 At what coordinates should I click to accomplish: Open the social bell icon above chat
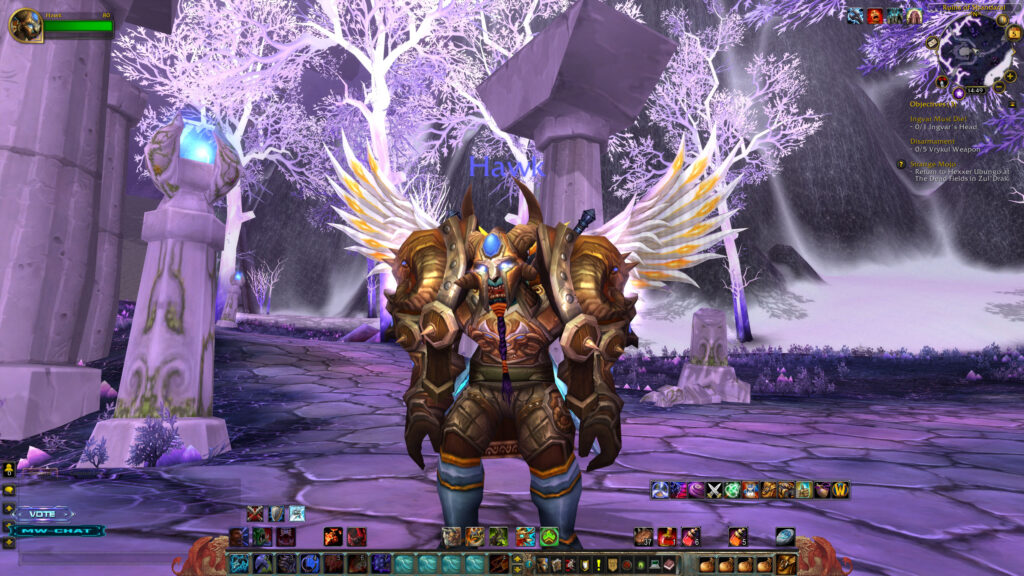(x=9, y=468)
